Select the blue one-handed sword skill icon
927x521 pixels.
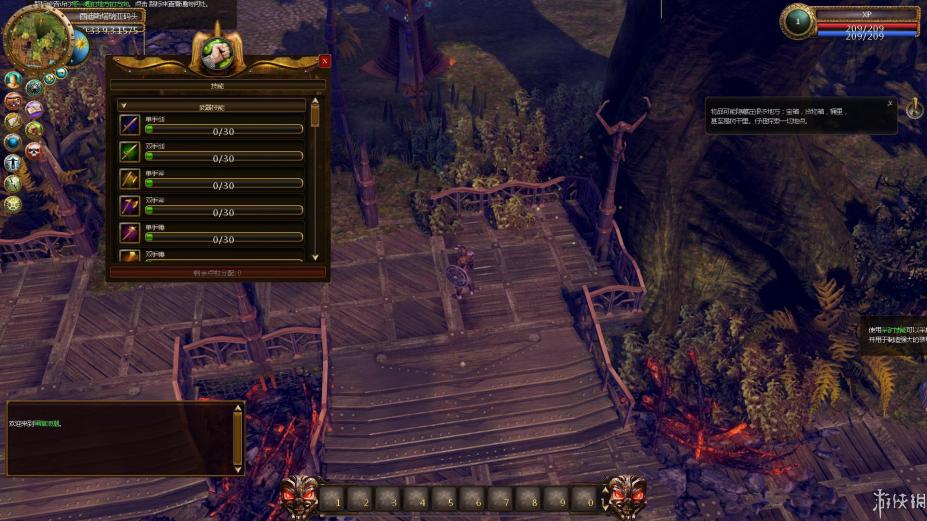point(130,124)
